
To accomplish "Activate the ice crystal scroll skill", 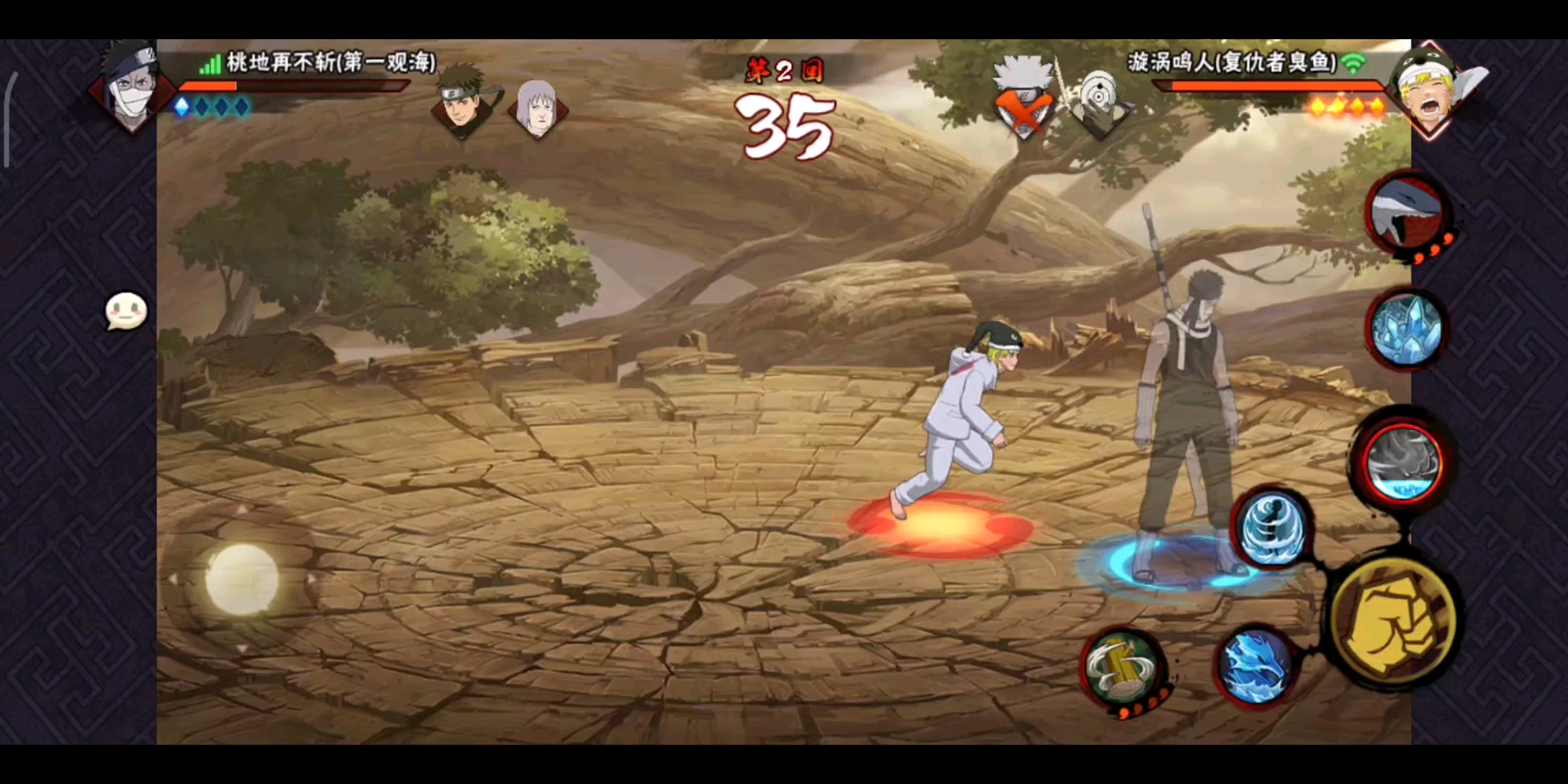I will (x=1406, y=329).
